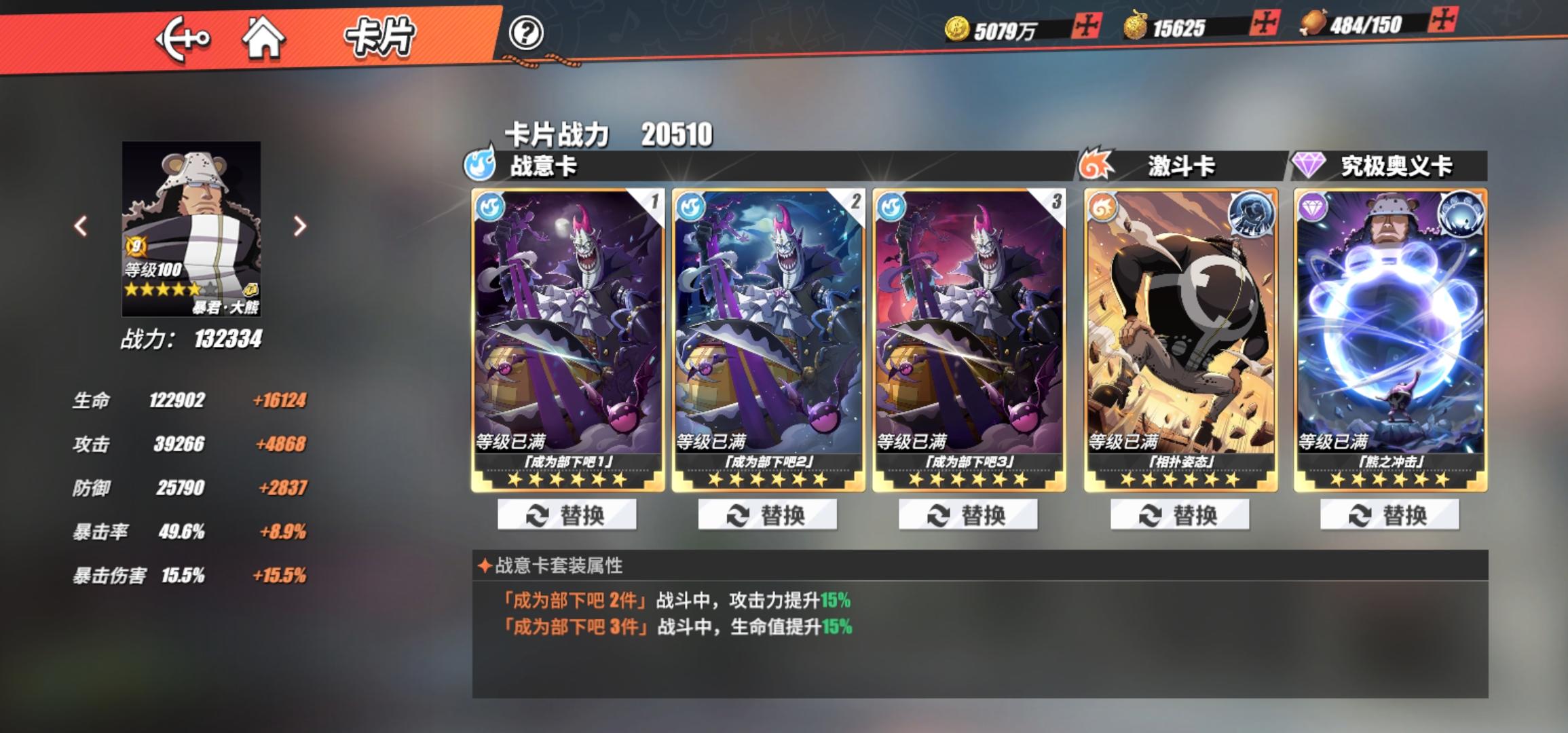Open the help question mark icon
Viewport: 1568px width, 733px height.
pyautogui.click(x=528, y=32)
